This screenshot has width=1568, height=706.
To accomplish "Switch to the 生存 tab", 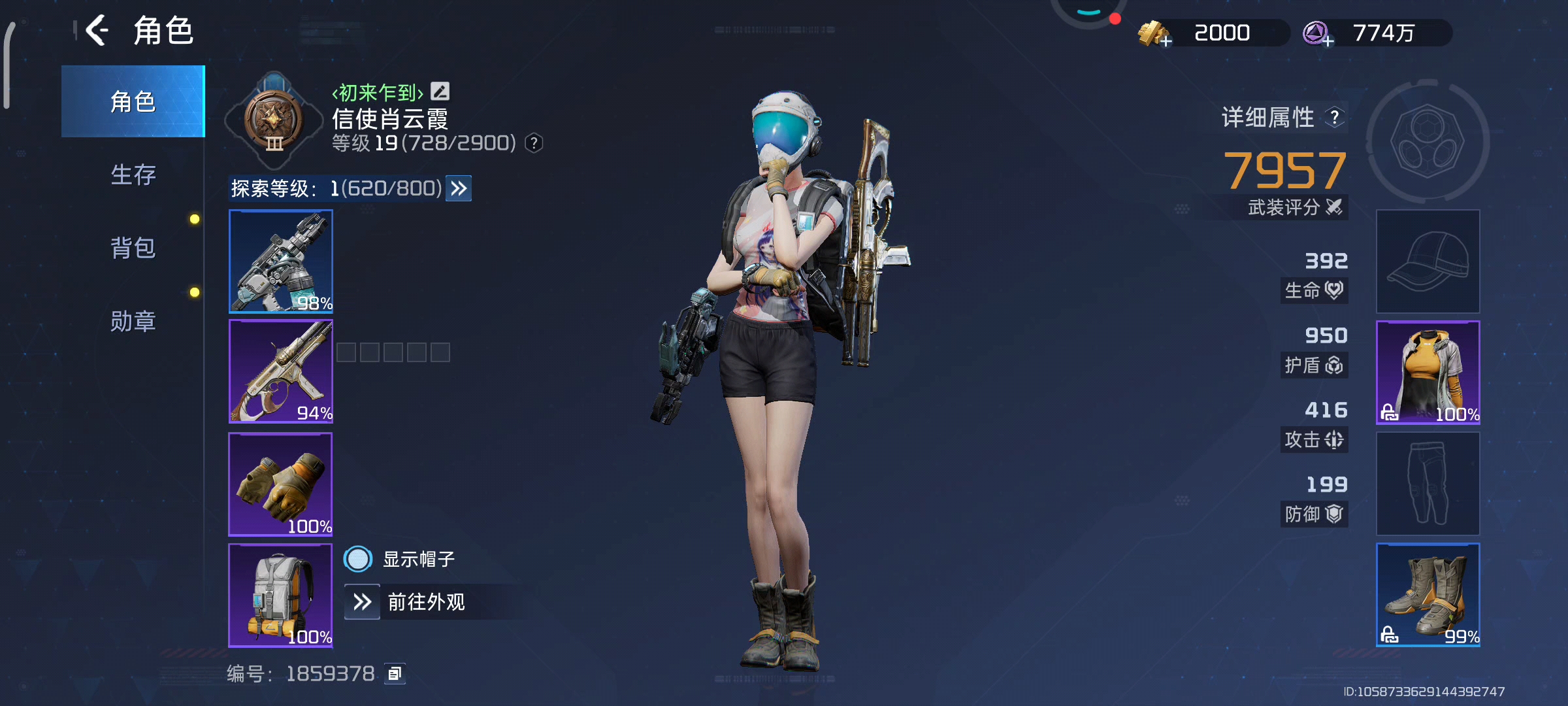I will [x=133, y=175].
